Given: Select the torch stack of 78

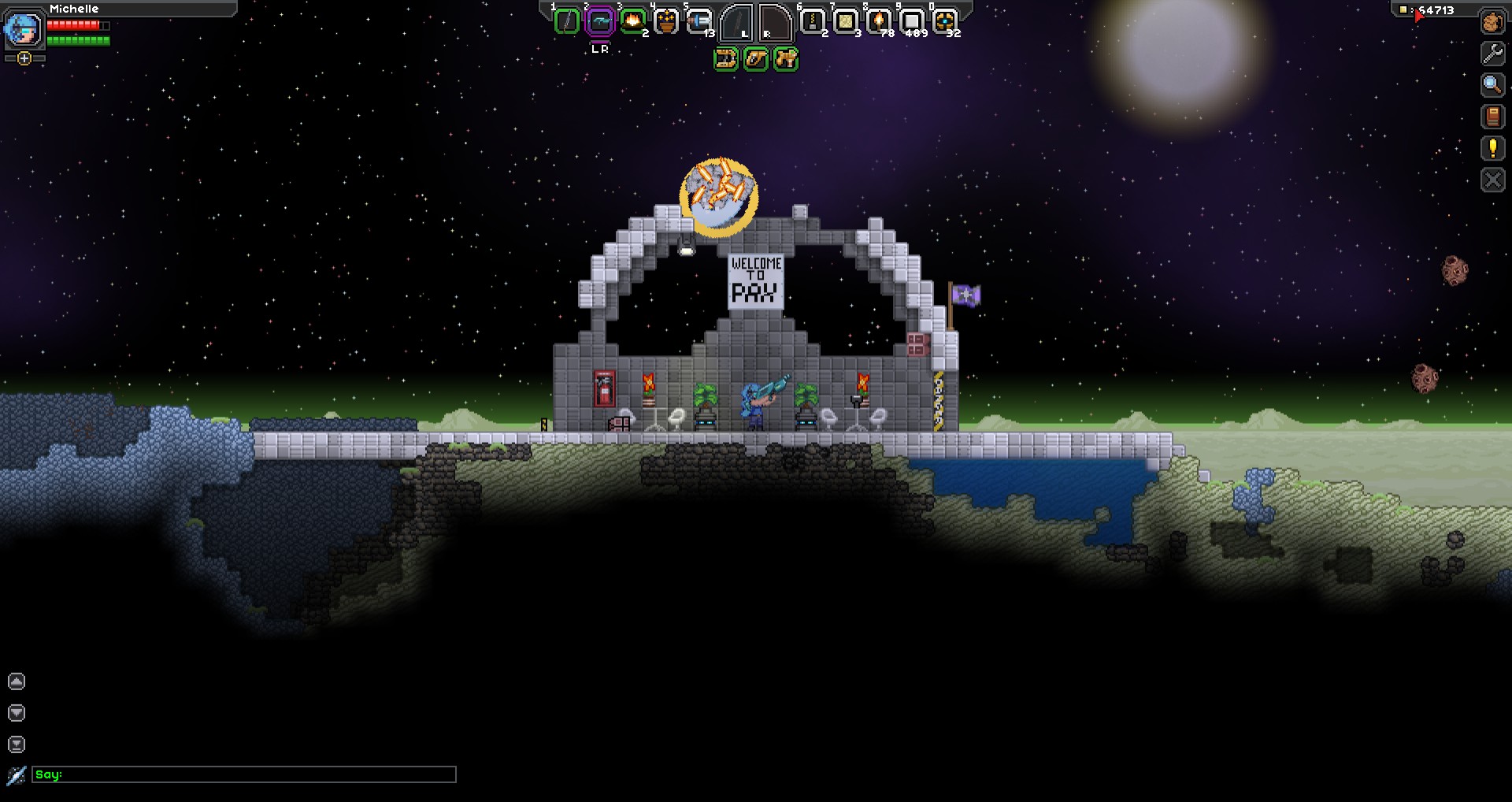Looking at the screenshot, I should pos(878,21).
